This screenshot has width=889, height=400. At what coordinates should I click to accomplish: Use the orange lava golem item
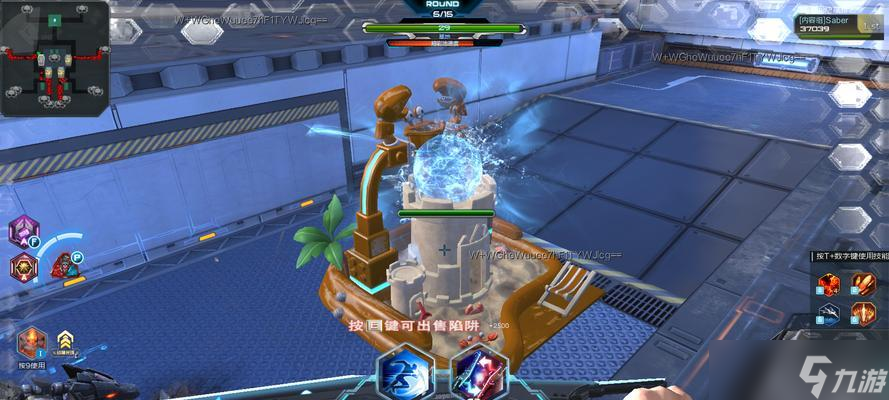tap(32, 341)
